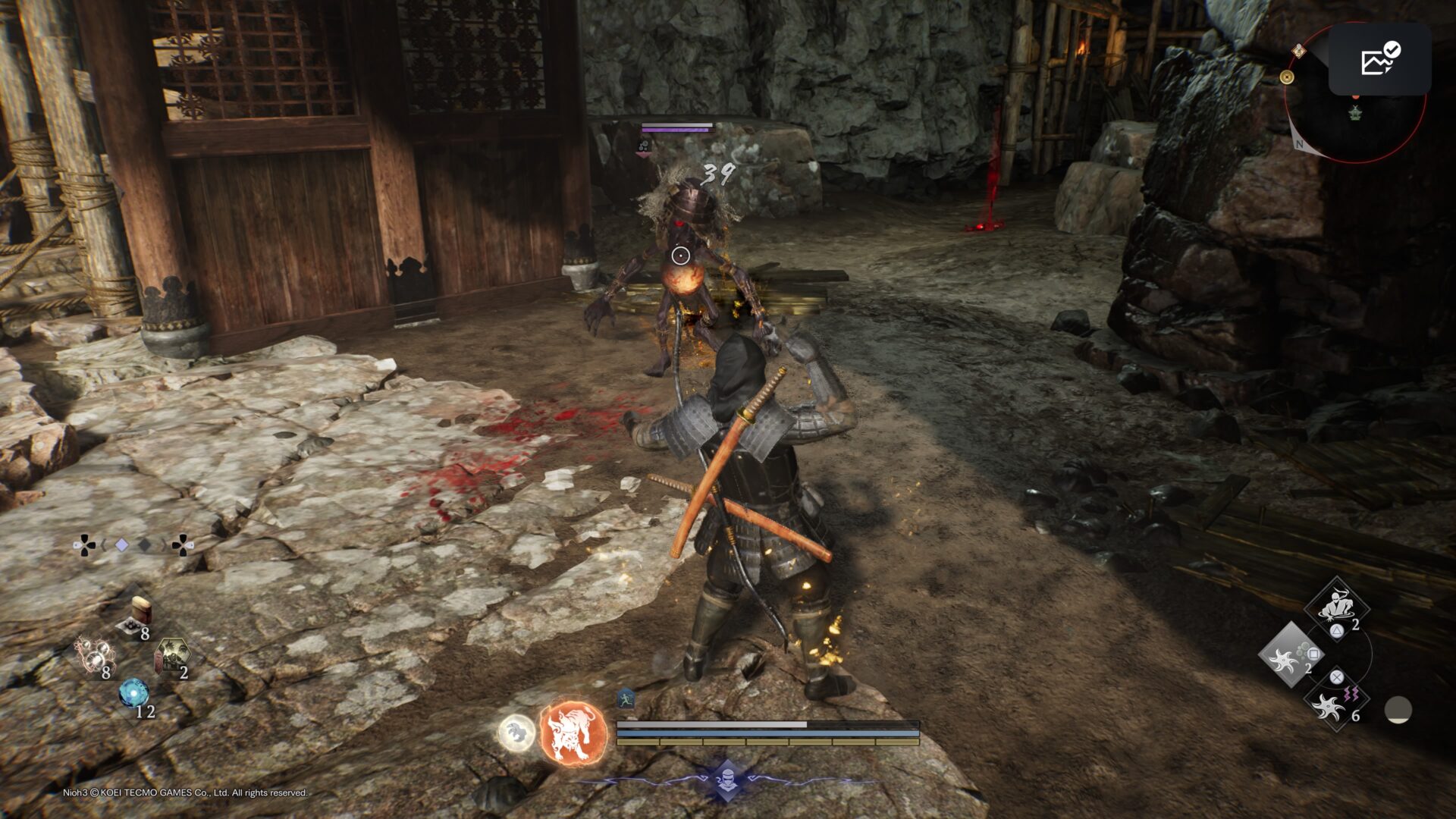Use the crackling white orbs item

click(96, 656)
